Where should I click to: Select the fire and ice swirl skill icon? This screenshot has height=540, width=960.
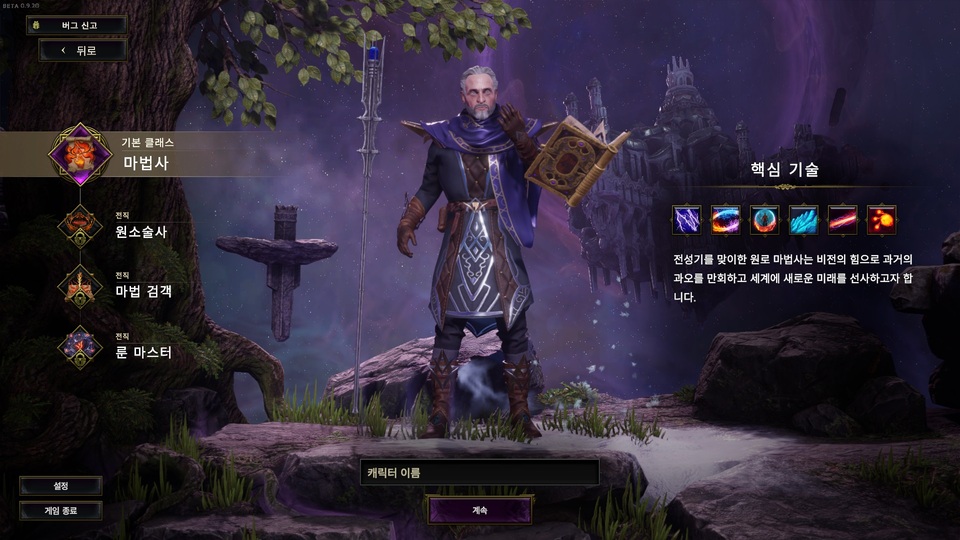(726, 219)
